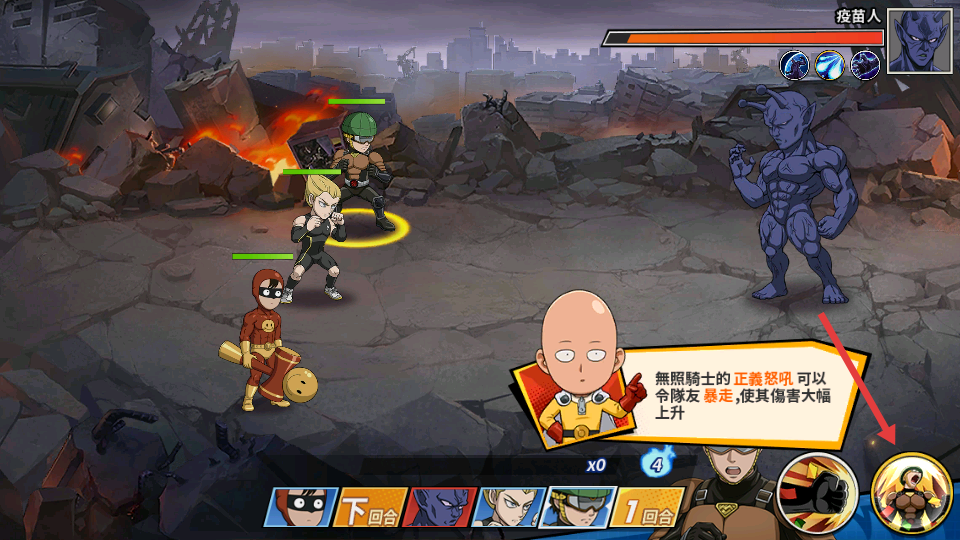Tap the red-masked hero turn portrait

coord(299,507)
